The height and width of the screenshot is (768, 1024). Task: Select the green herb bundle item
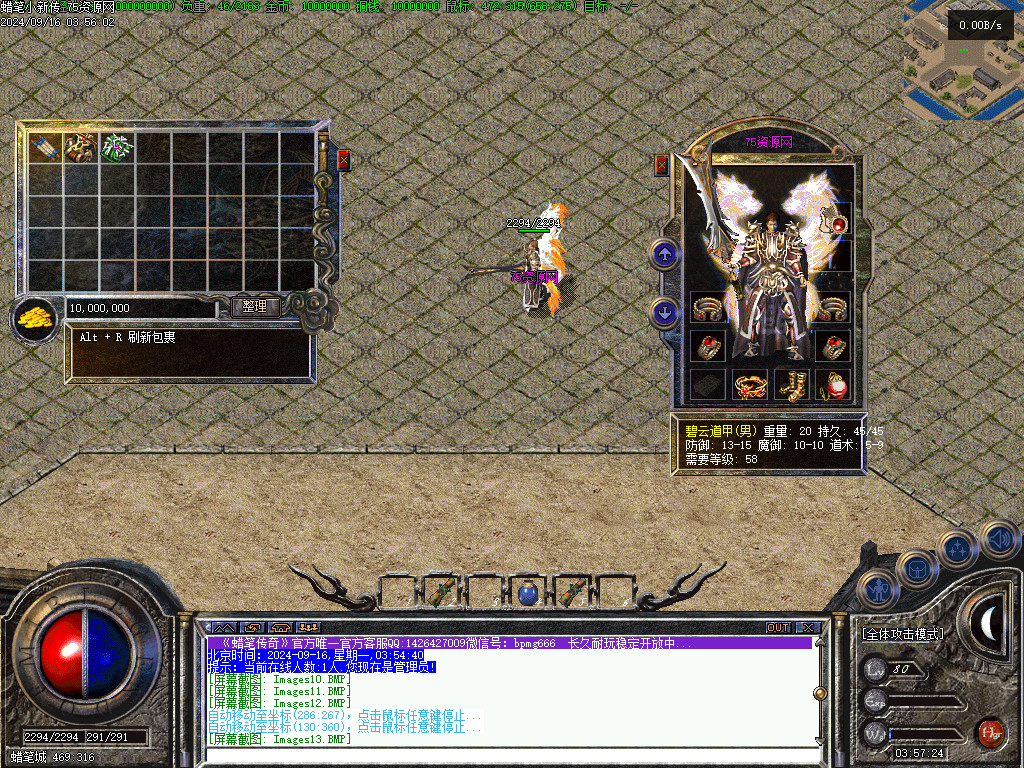coord(117,147)
